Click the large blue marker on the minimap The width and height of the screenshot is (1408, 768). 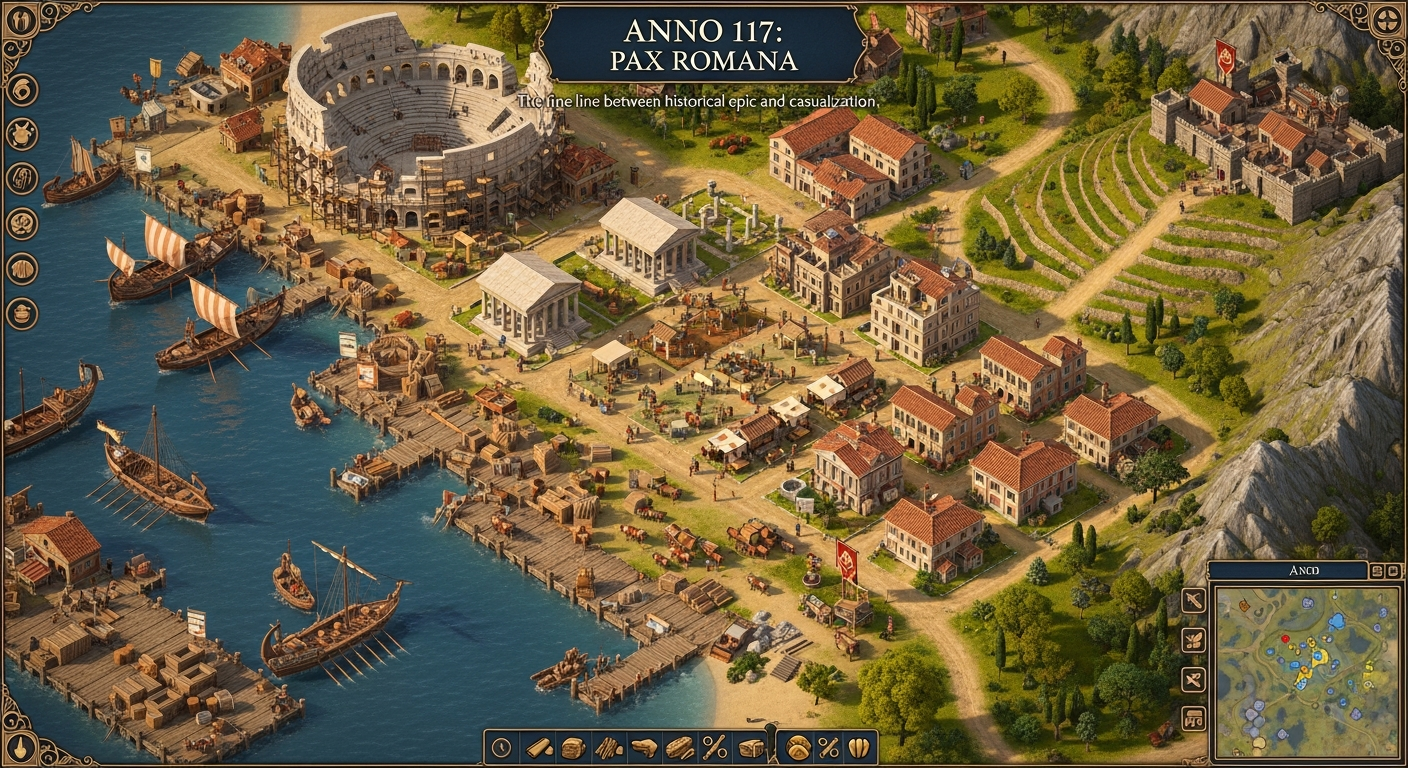pyautogui.click(x=1335, y=622)
